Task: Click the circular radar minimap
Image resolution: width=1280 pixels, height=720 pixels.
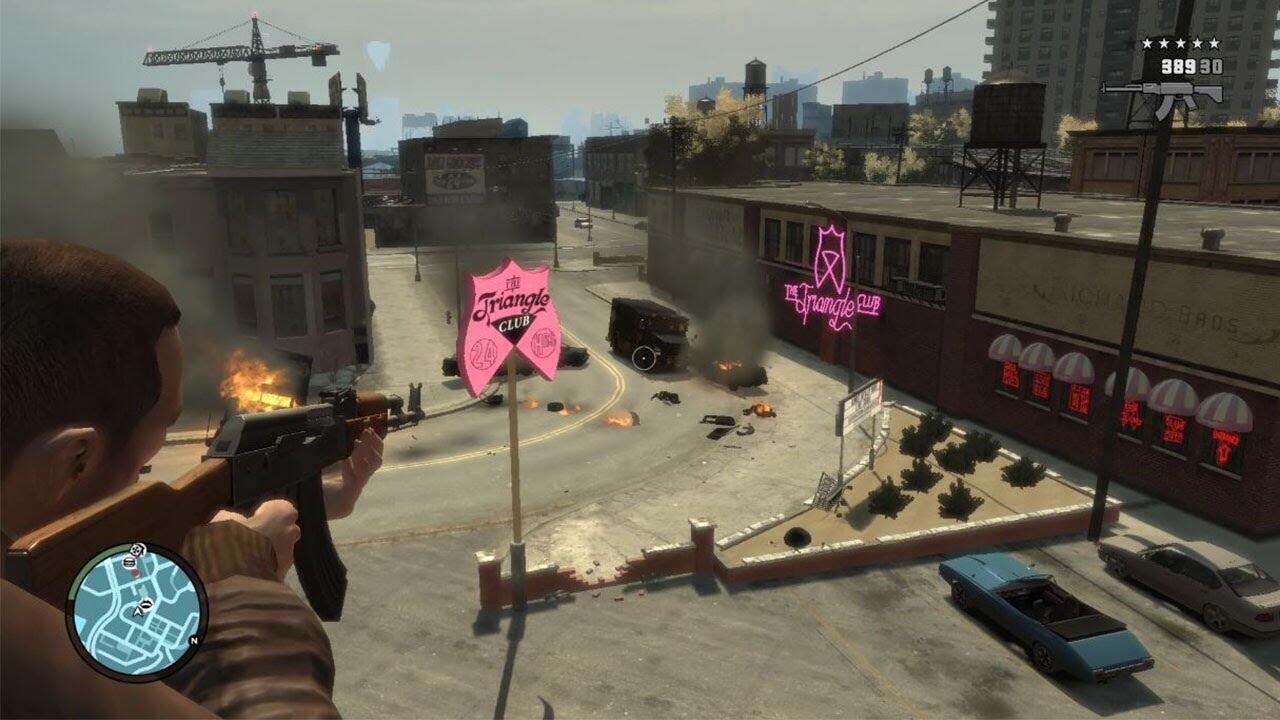Action: pos(136,612)
